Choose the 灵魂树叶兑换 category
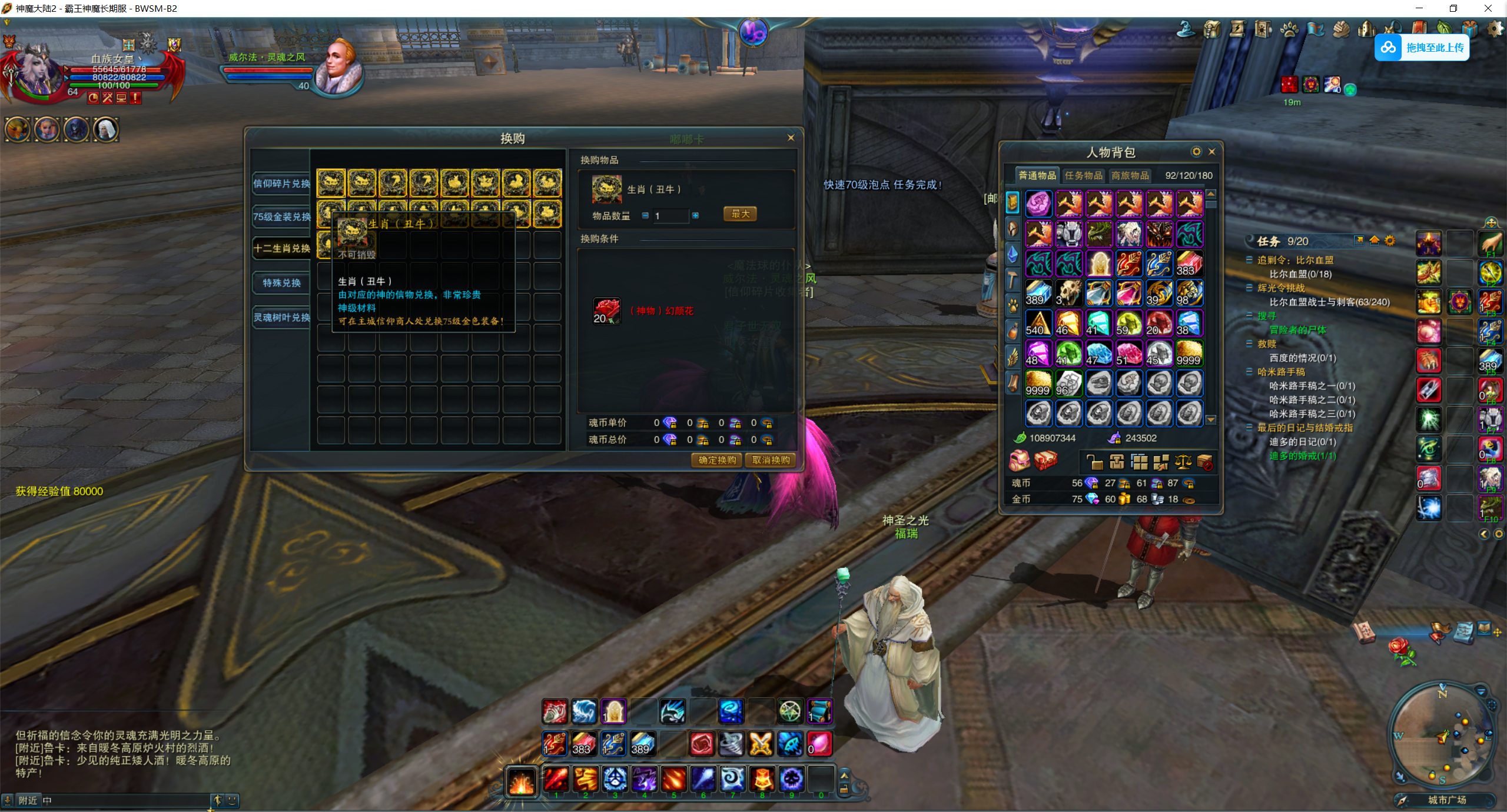The width and height of the screenshot is (1507, 812). click(281, 318)
